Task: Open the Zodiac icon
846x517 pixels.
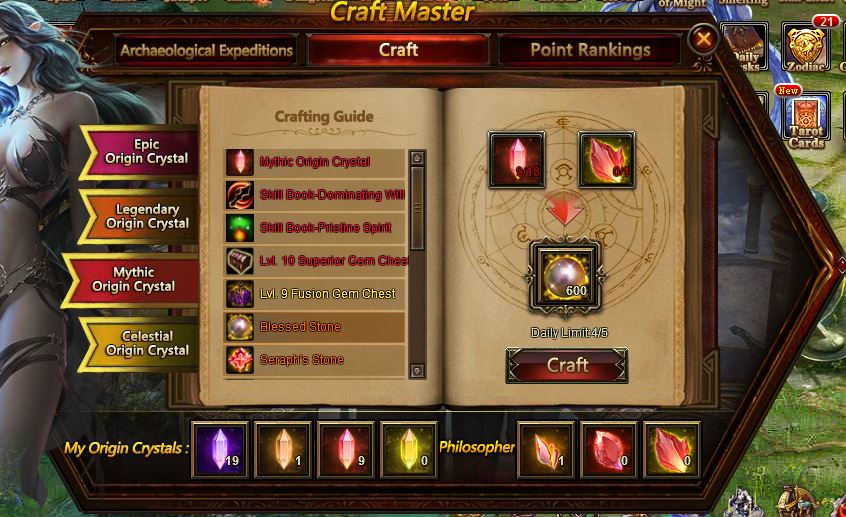Action: pyautogui.click(x=805, y=48)
